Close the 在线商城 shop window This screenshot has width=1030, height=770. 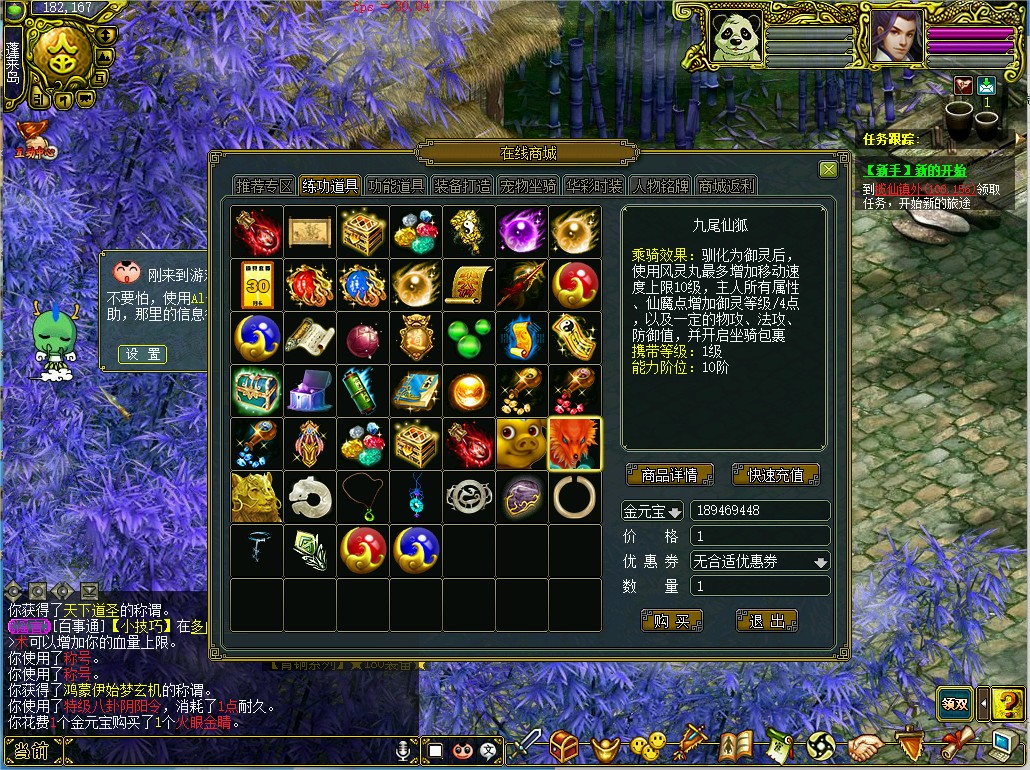tap(828, 169)
